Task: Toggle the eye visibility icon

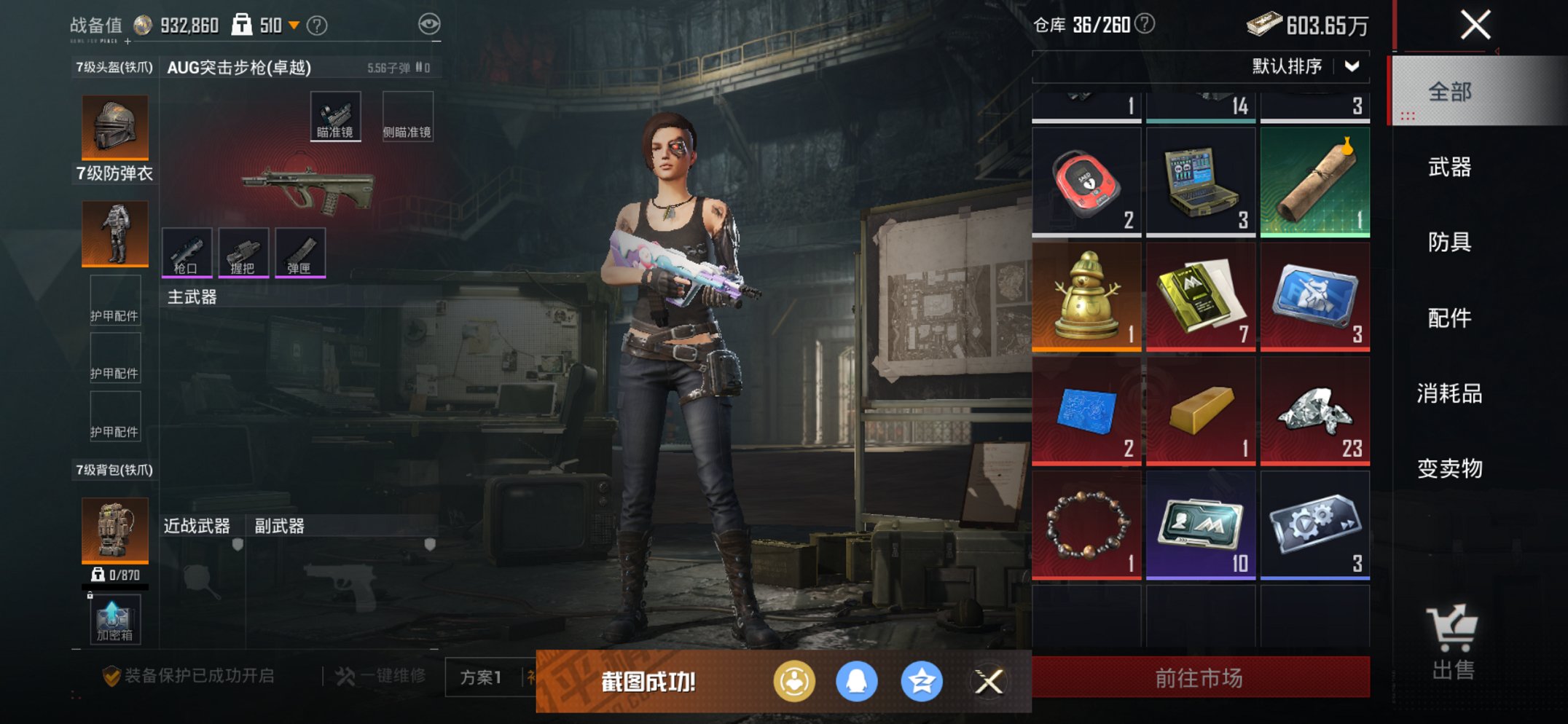Action: pyautogui.click(x=429, y=24)
